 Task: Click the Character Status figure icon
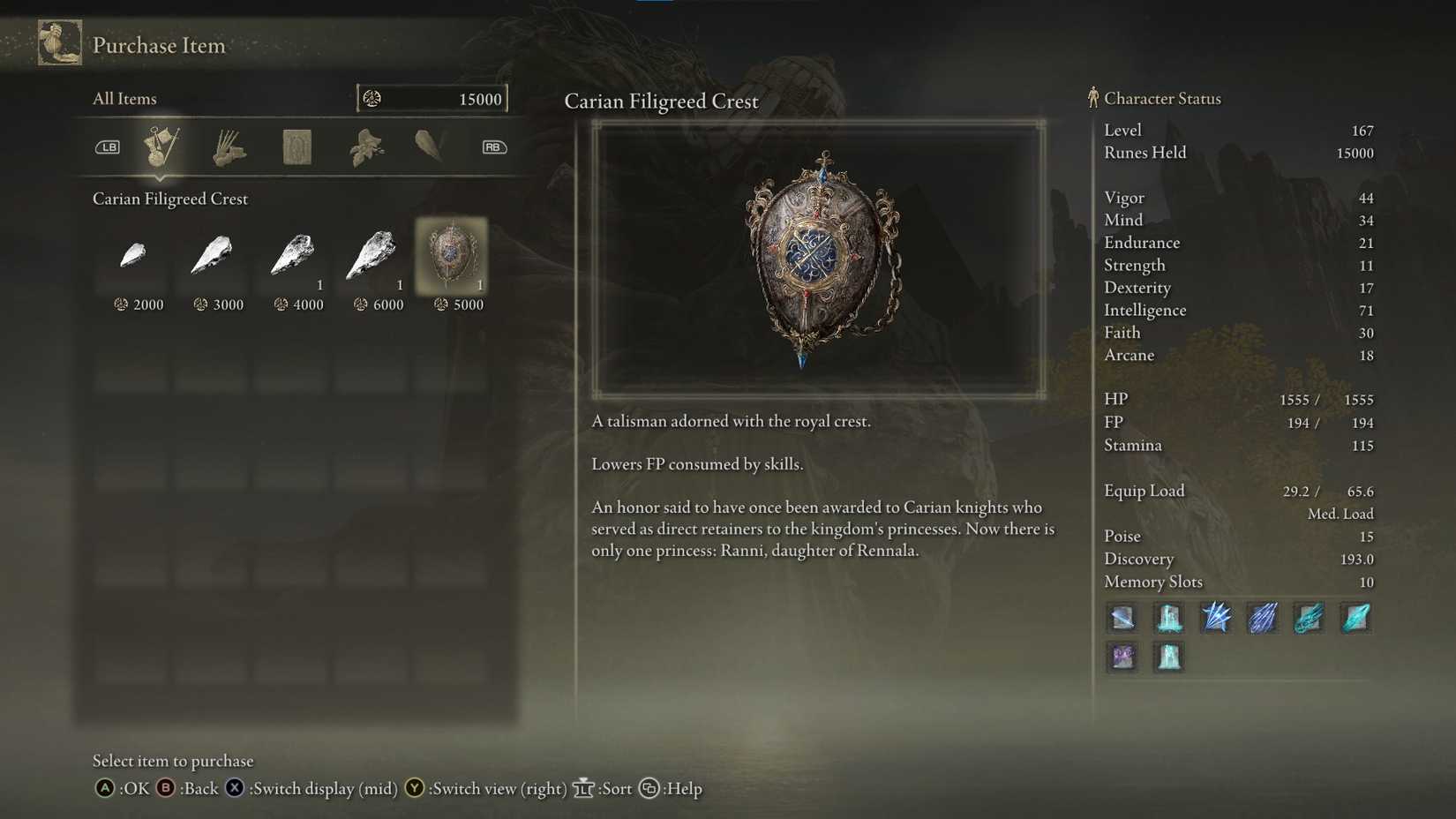1094,98
